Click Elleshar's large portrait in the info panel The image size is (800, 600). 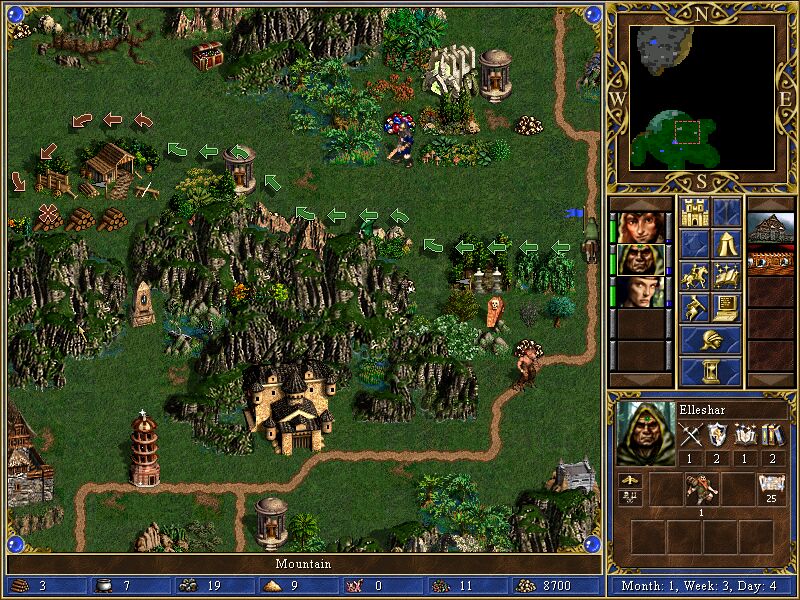tap(643, 431)
